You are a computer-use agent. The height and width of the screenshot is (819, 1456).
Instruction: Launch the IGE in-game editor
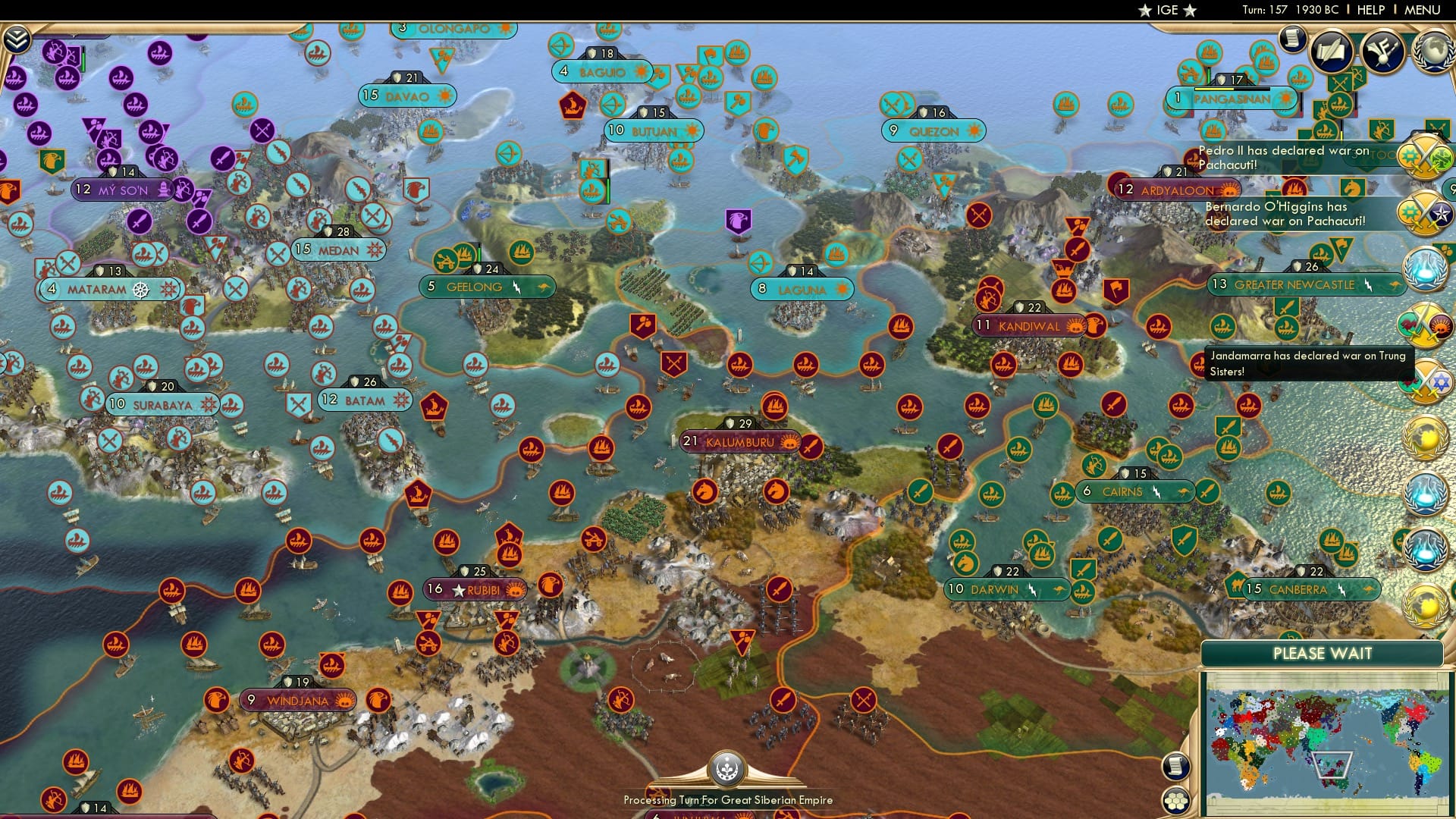[x=1168, y=11]
